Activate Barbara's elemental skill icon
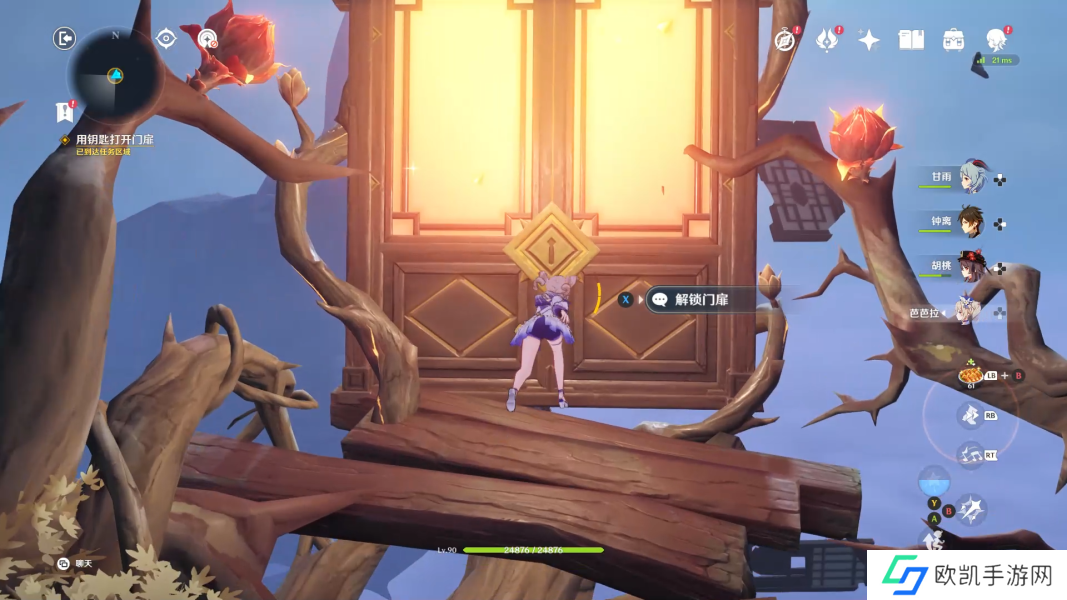This screenshot has width=1067, height=600. tap(968, 414)
